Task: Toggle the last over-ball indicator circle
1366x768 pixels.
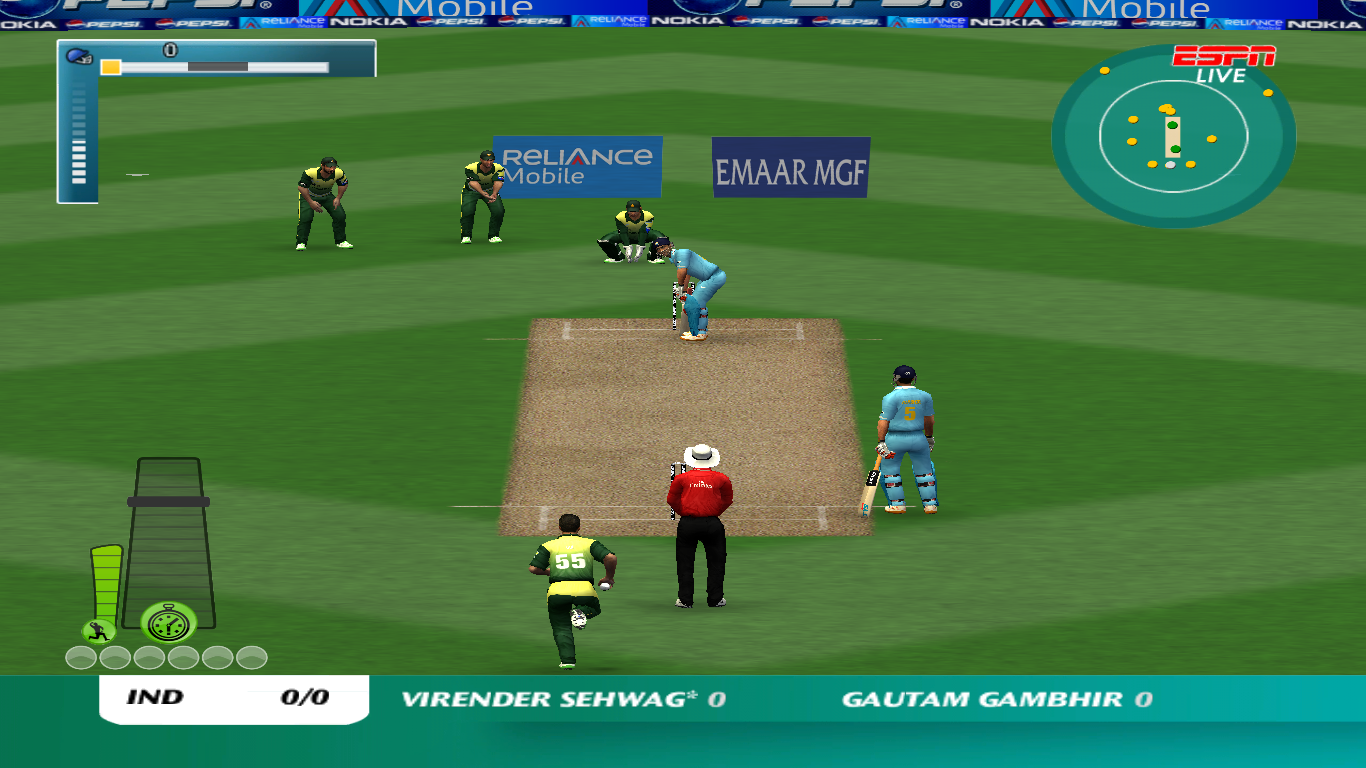Action: coord(251,658)
